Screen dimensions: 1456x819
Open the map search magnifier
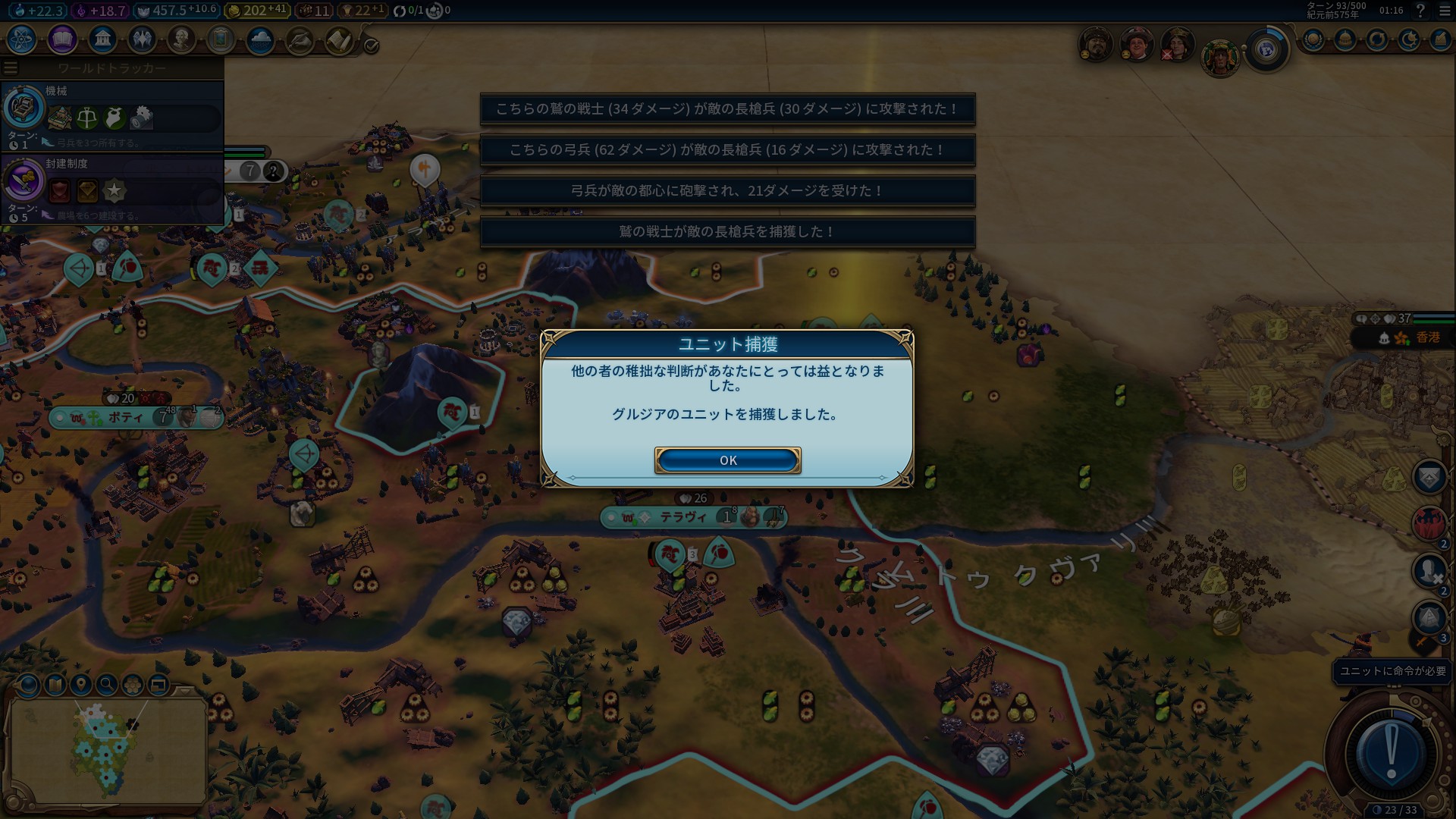[x=107, y=685]
